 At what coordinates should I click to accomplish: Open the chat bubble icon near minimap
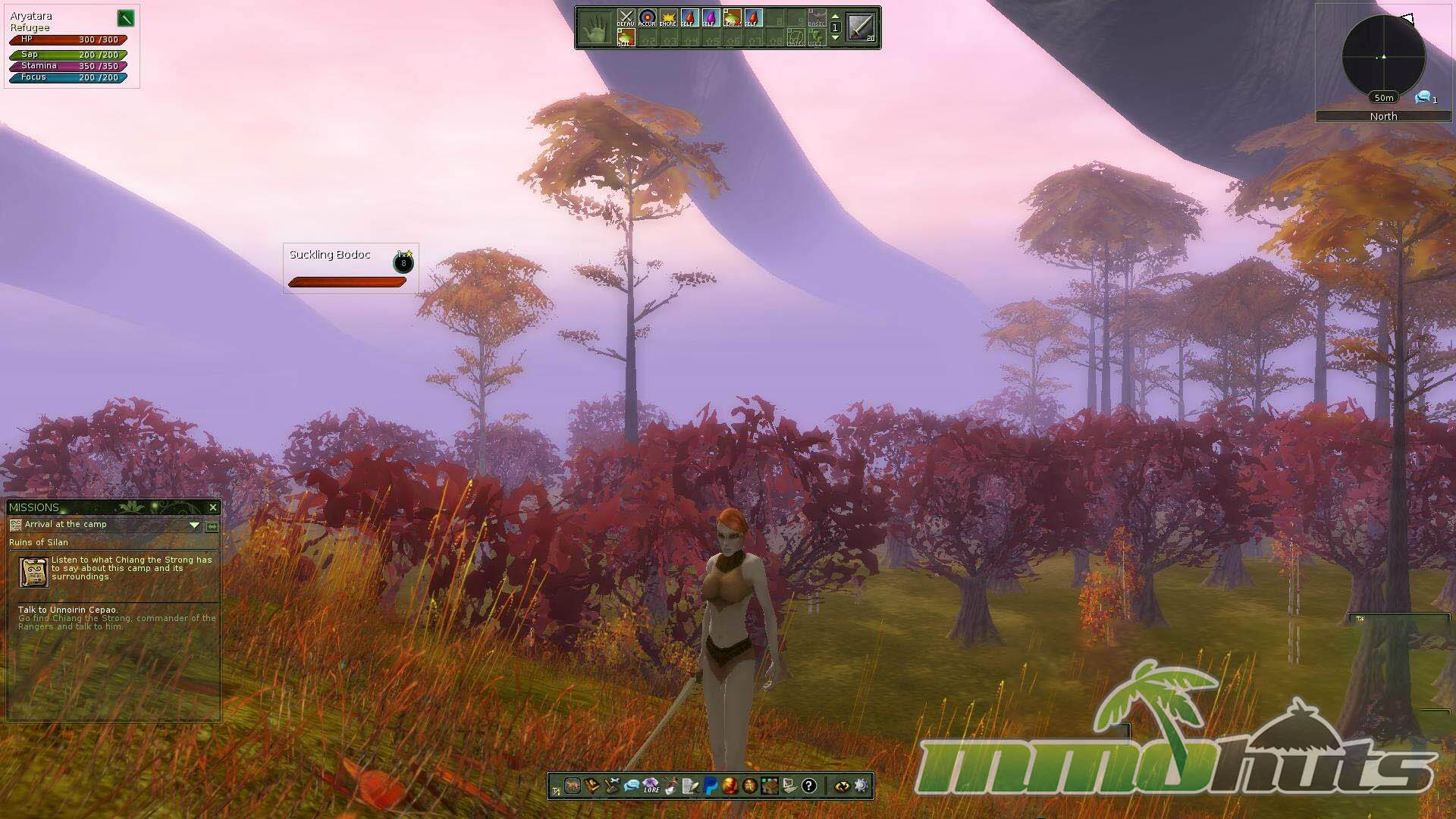(1423, 97)
